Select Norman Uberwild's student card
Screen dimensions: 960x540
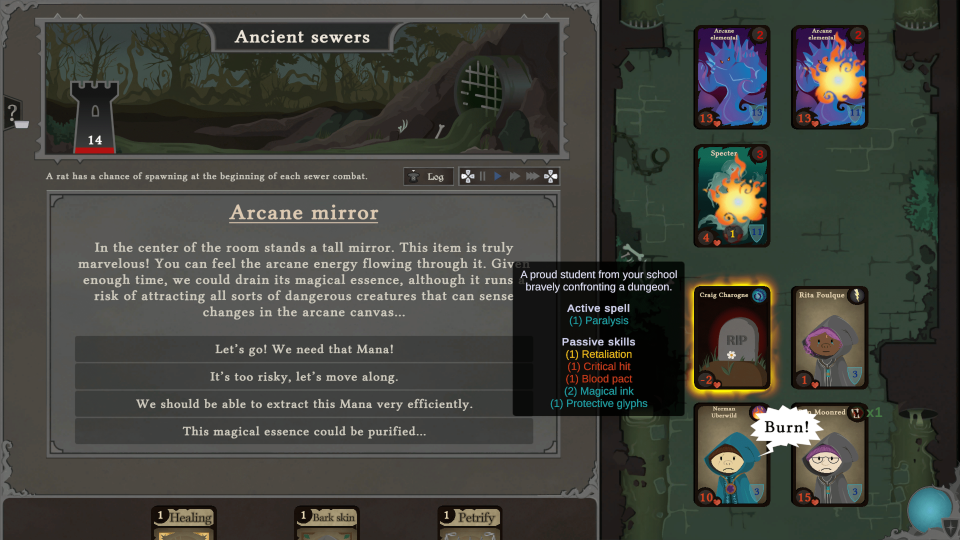pyautogui.click(x=731, y=455)
